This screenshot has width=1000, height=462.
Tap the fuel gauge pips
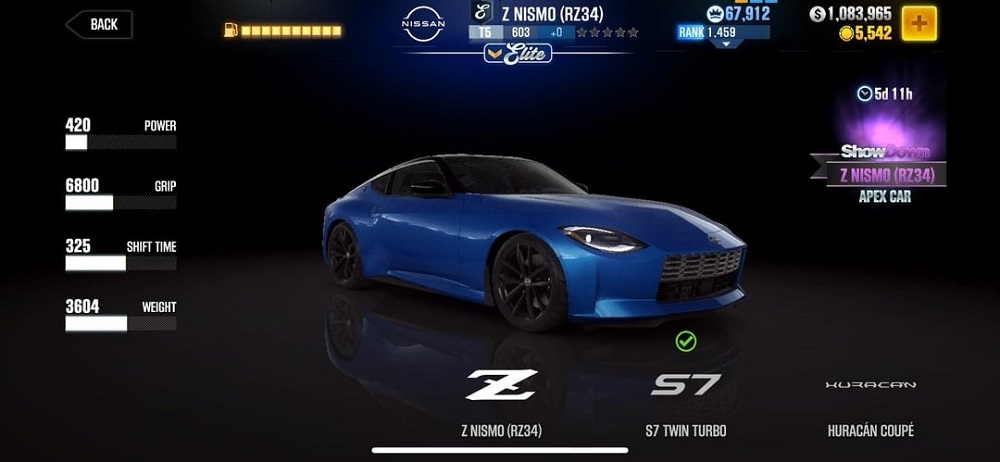290,31
